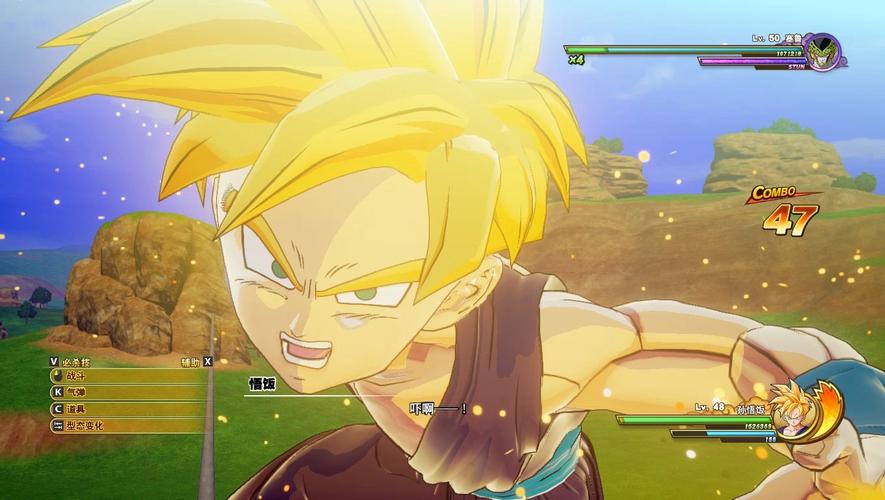The width and height of the screenshot is (885, 500).
Task: Select the 战斗 (melee) command row
Action: click(x=110, y=377)
